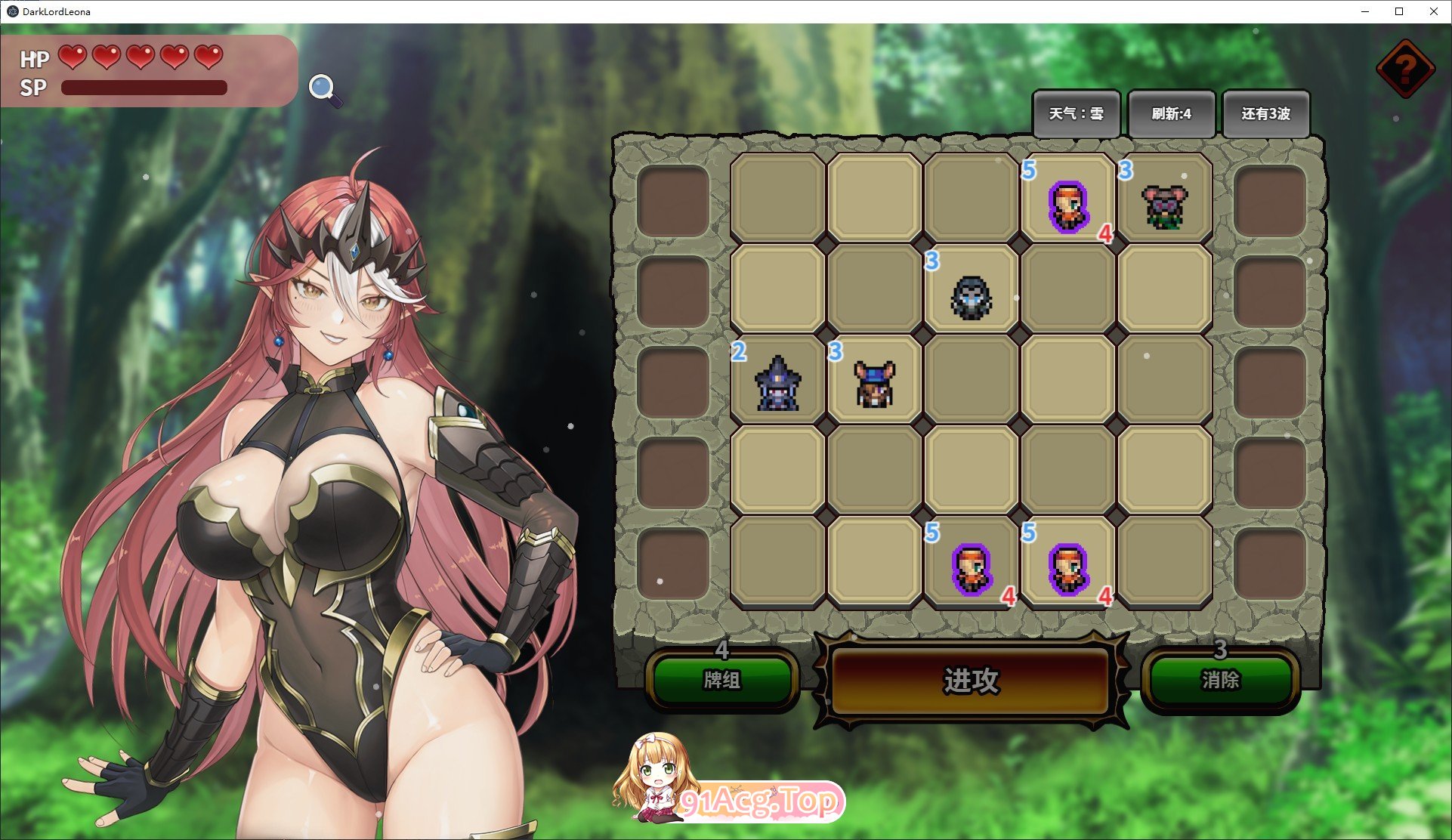Viewport: 1452px width, 840px height.
Task: Close the DarkLordLeona window
Action: point(1433,11)
